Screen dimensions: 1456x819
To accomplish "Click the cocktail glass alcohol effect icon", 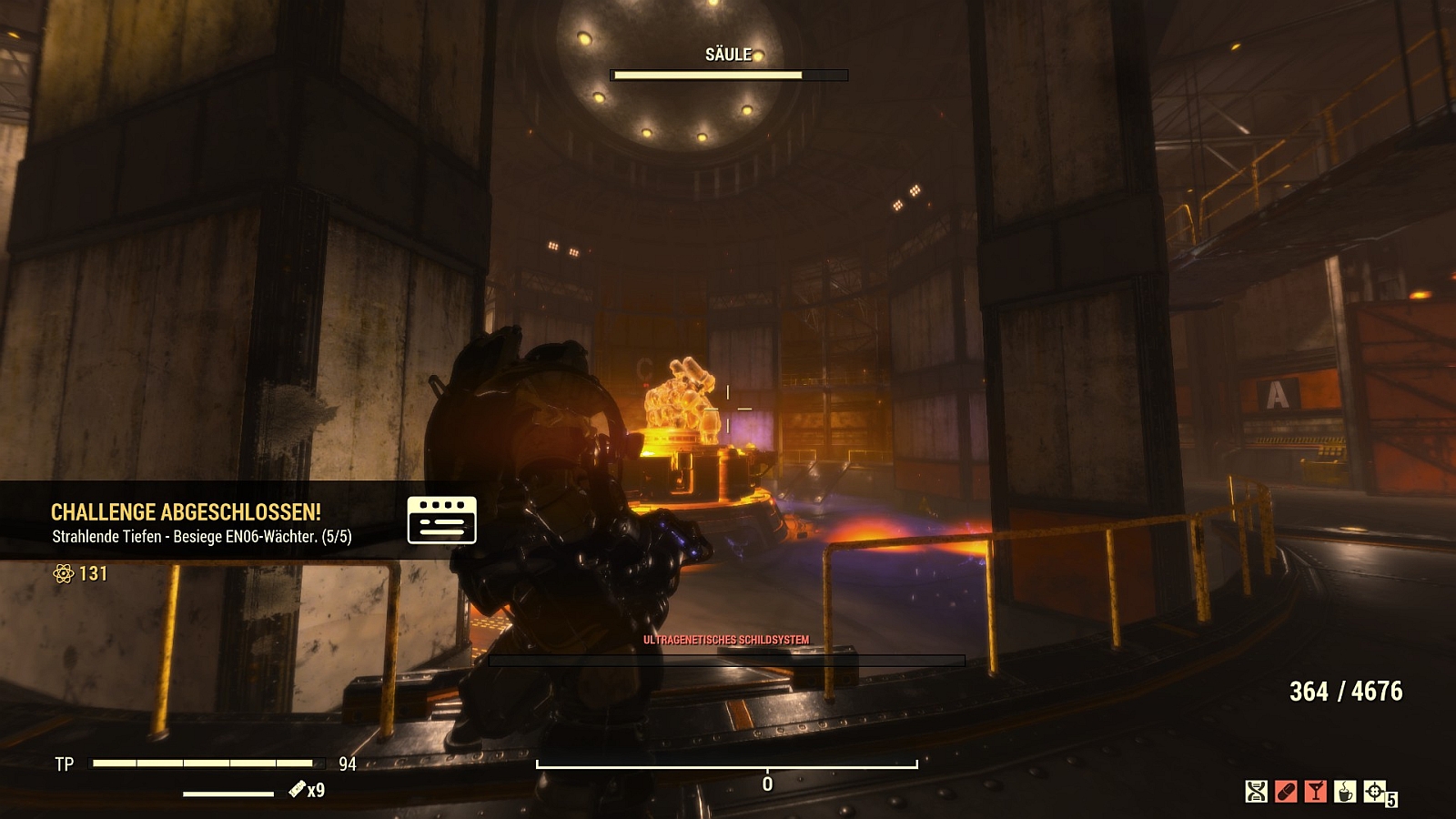I will [x=1315, y=792].
